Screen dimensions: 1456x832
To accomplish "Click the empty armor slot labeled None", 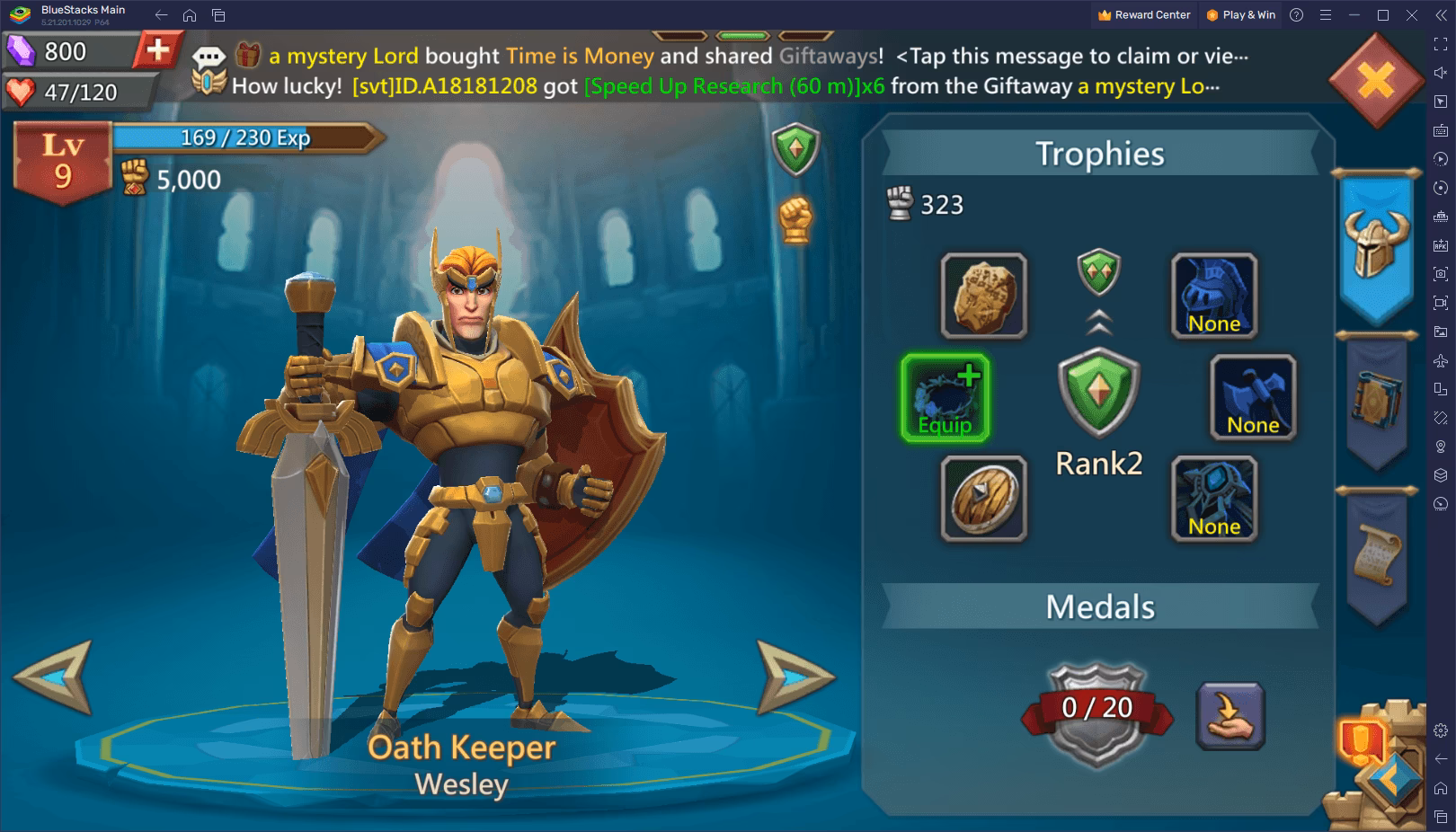I will (1213, 296).
